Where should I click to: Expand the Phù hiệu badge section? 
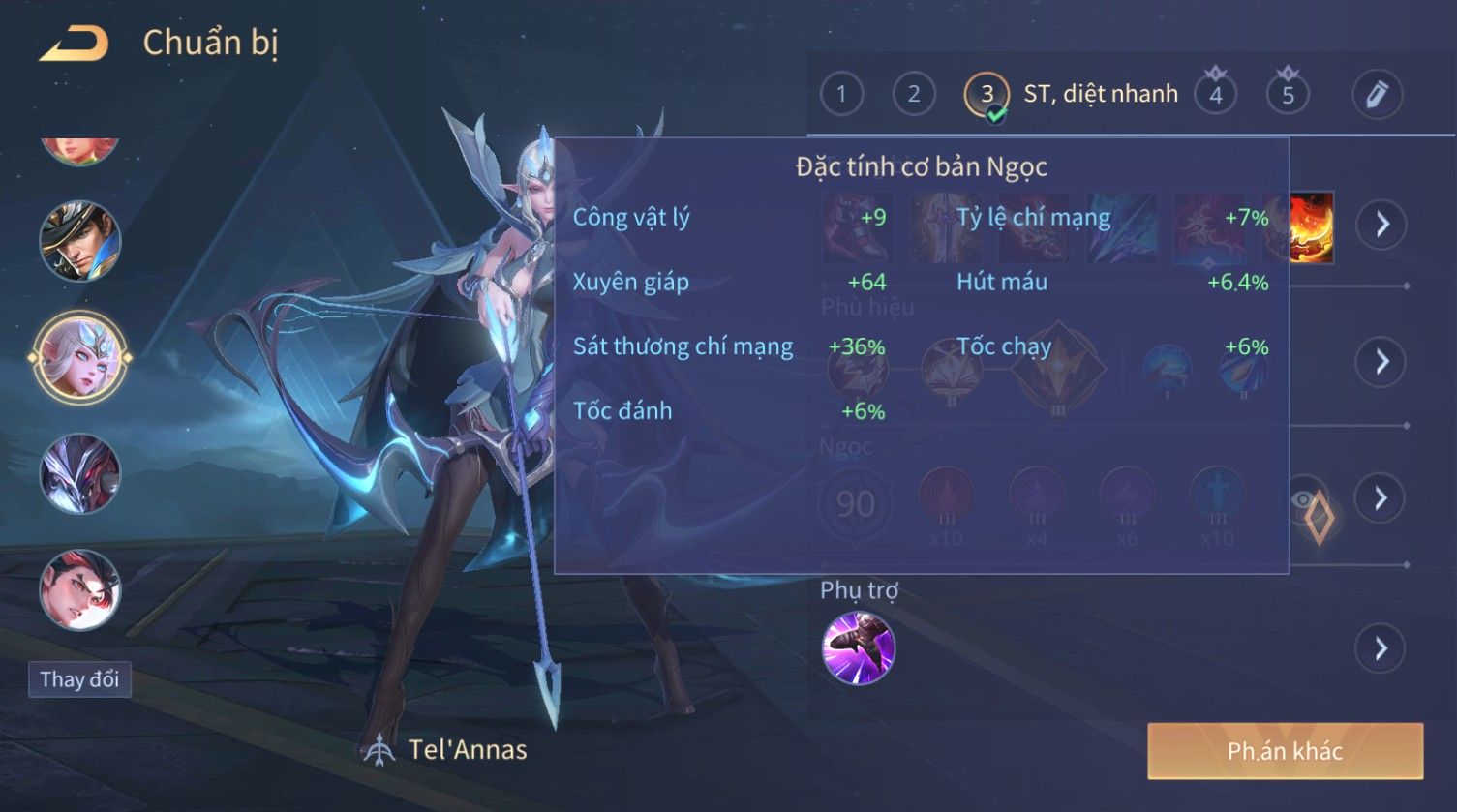point(1381,362)
